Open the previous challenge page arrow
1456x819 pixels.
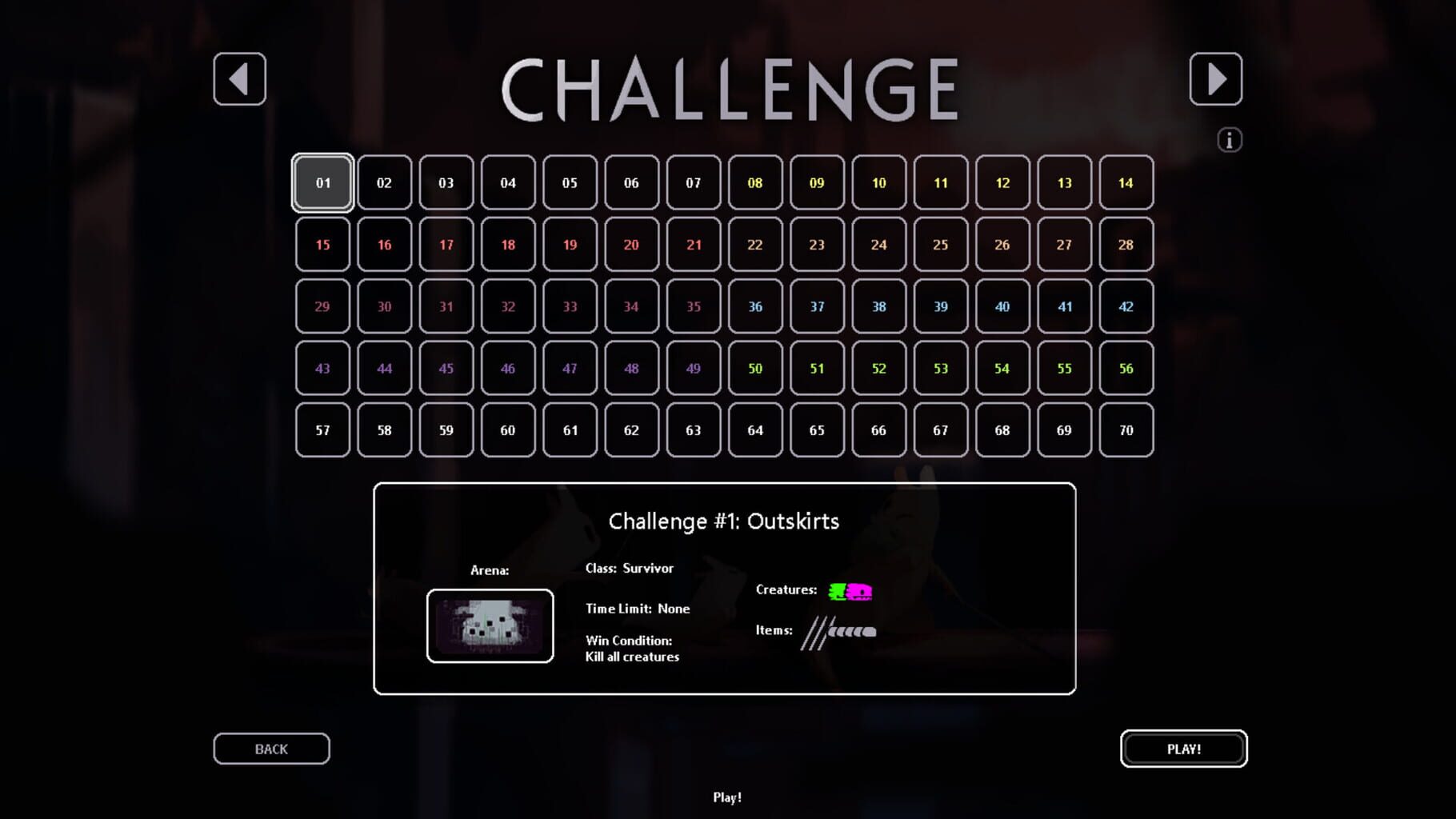coord(239,81)
